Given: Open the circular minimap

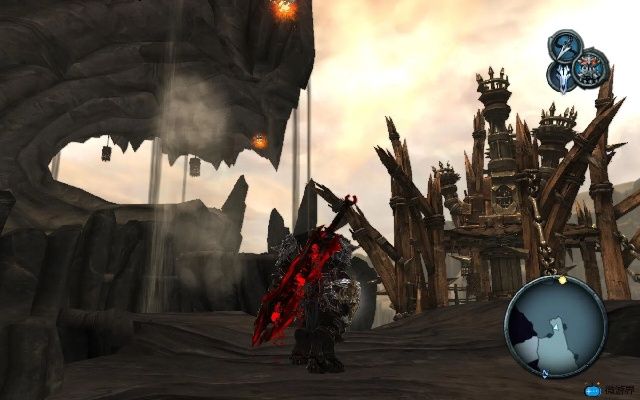Looking at the screenshot, I should tap(555, 325).
